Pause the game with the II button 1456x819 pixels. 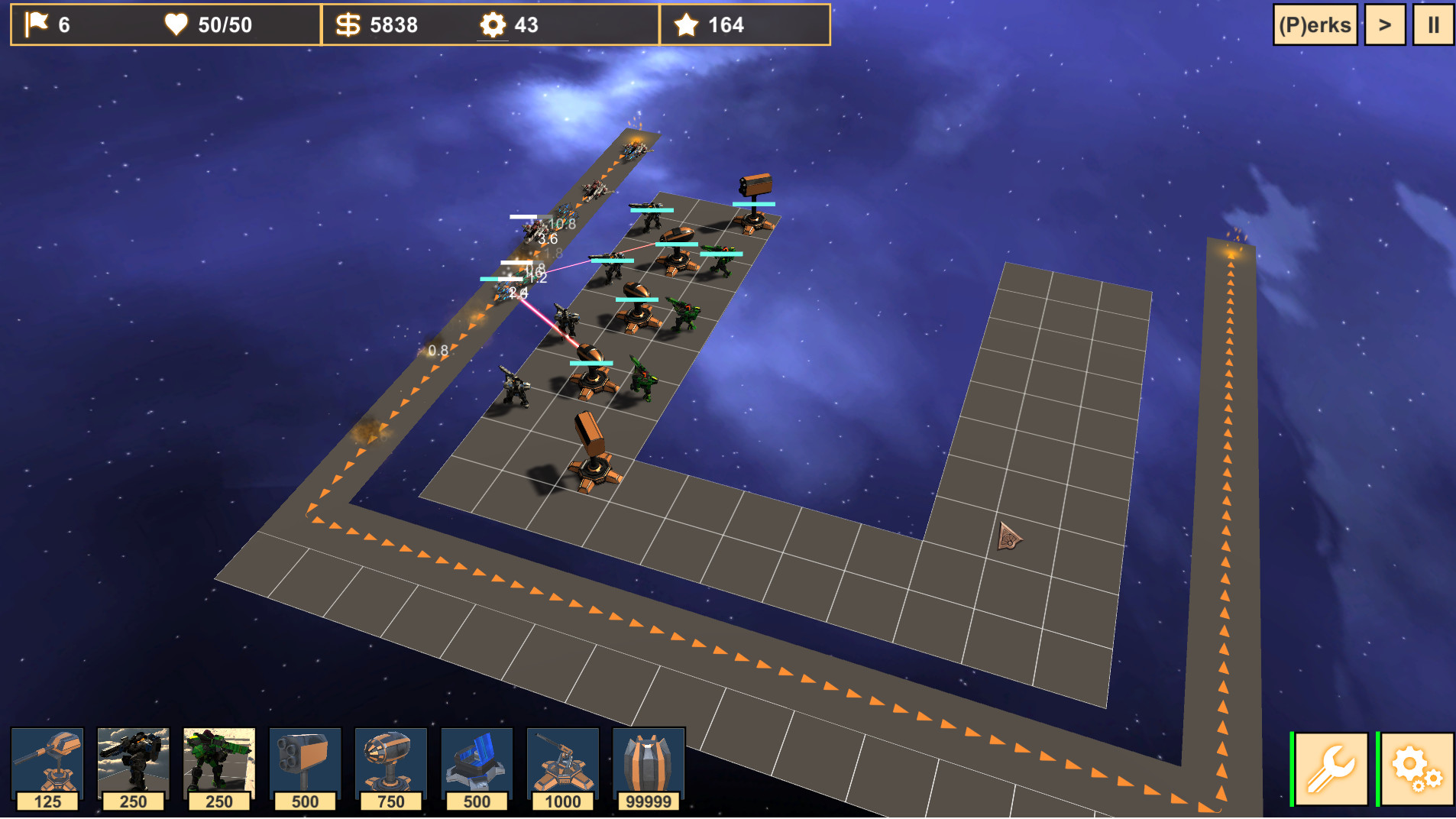coord(1434,24)
